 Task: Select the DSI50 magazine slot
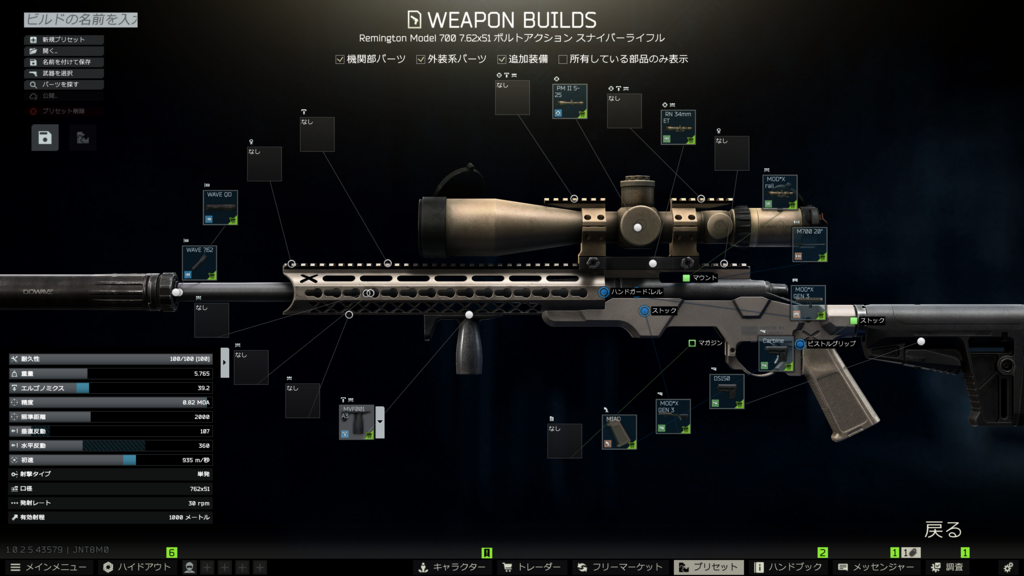point(727,391)
